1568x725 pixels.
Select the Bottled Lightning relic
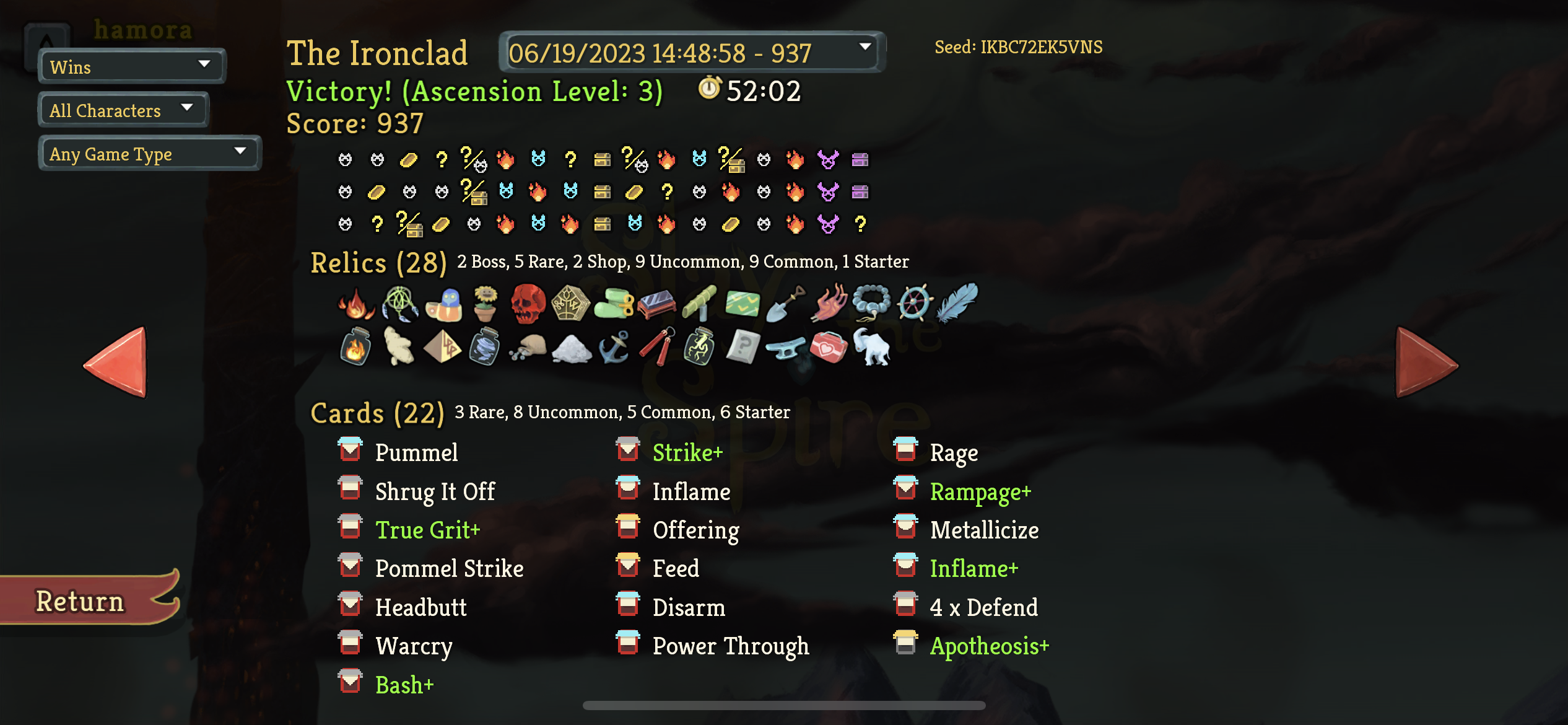pos(700,348)
